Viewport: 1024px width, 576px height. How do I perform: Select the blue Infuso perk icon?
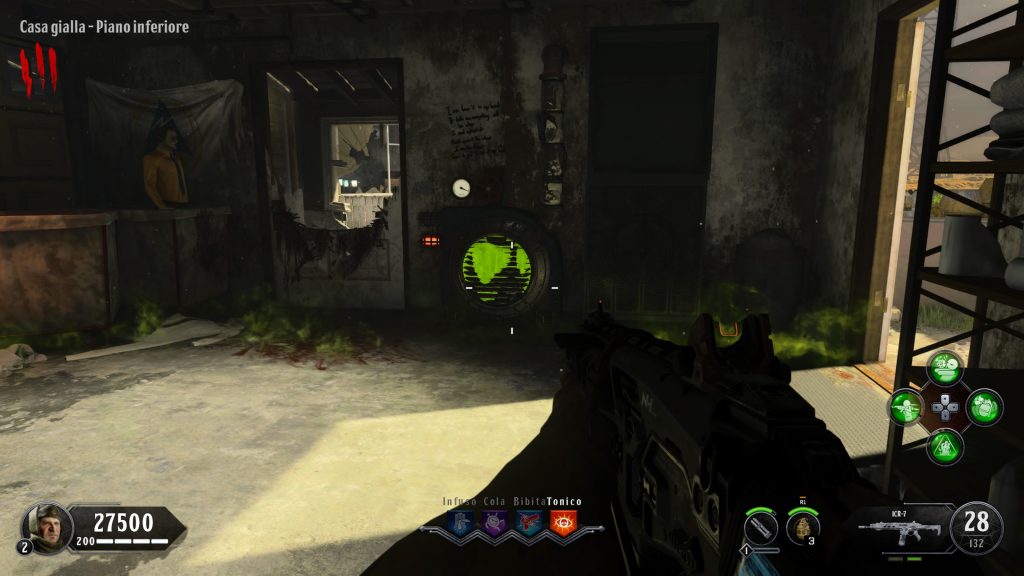pyautogui.click(x=463, y=521)
